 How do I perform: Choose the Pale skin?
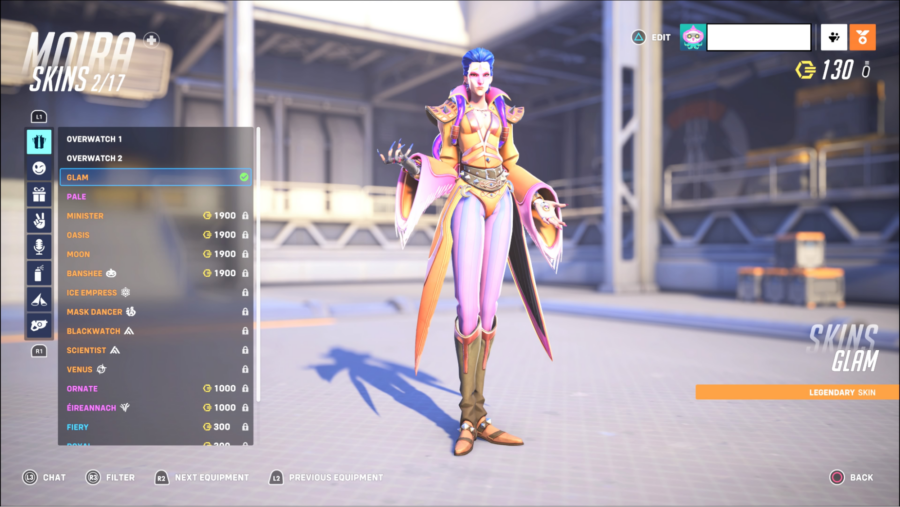click(155, 196)
